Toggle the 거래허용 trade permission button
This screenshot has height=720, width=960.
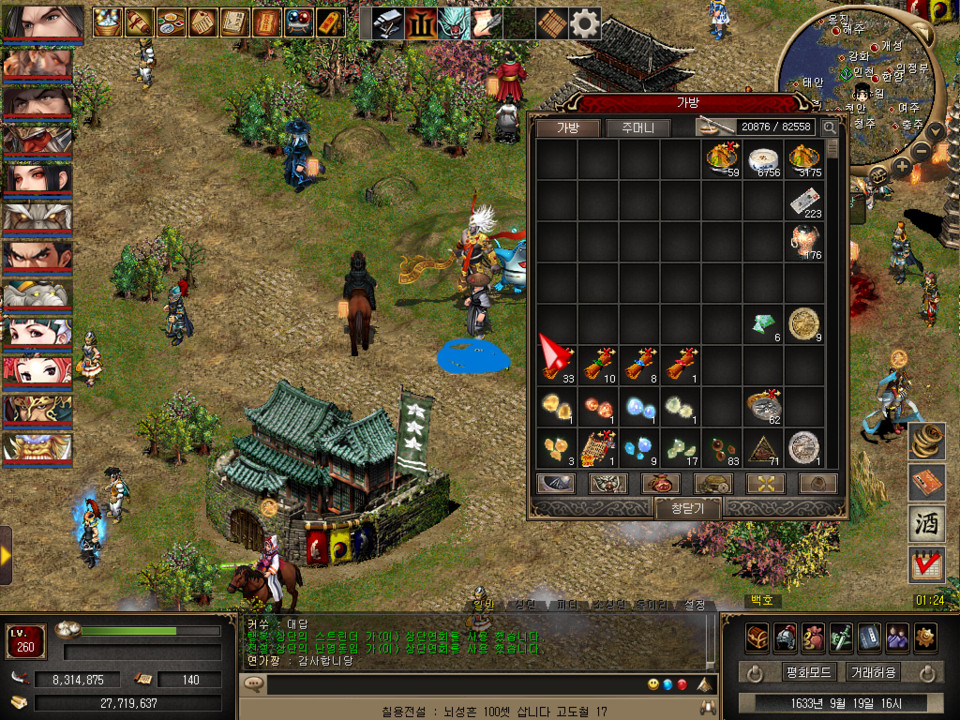(x=872, y=672)
